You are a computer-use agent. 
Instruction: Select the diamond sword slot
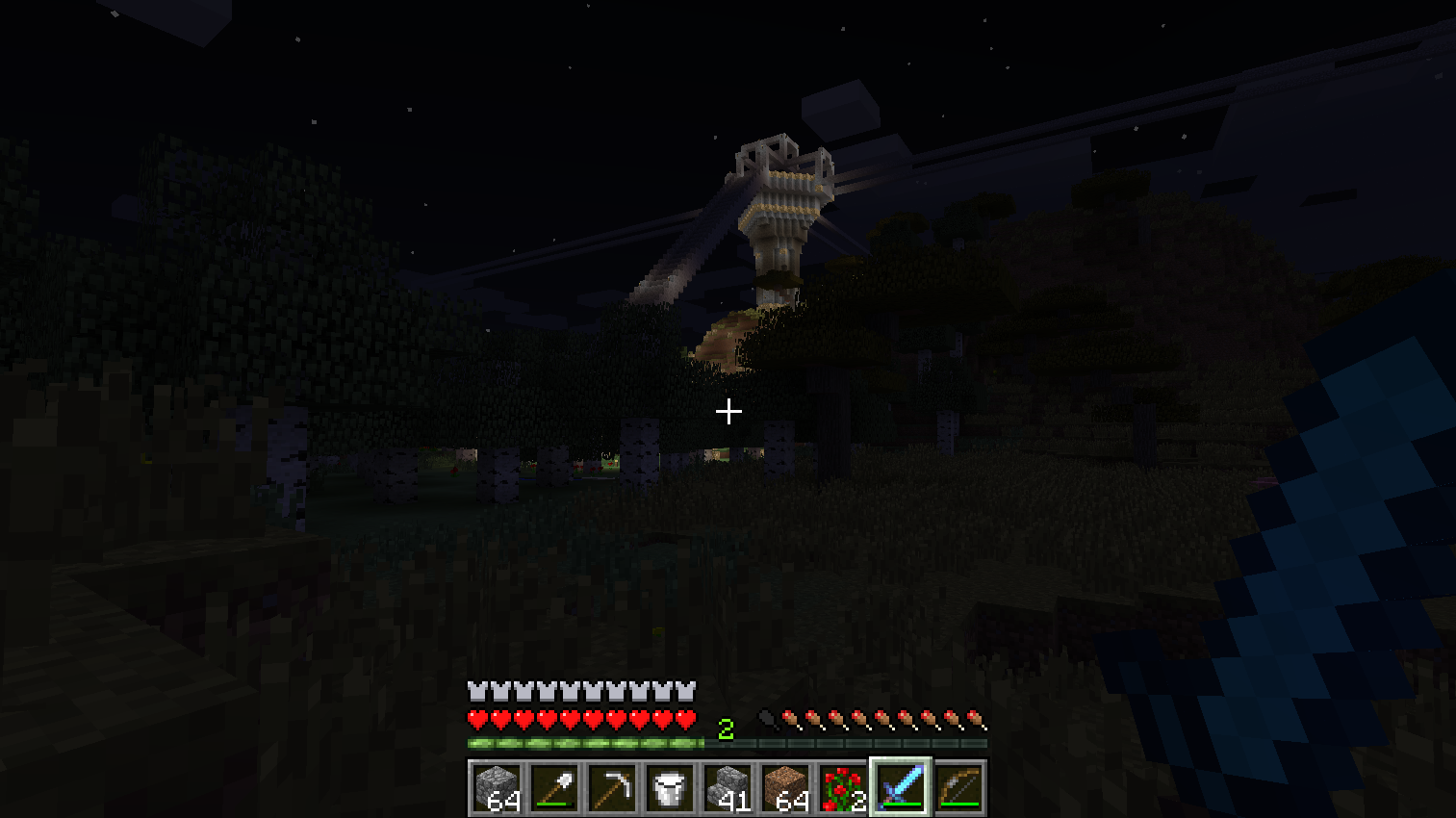pos(901,788)
